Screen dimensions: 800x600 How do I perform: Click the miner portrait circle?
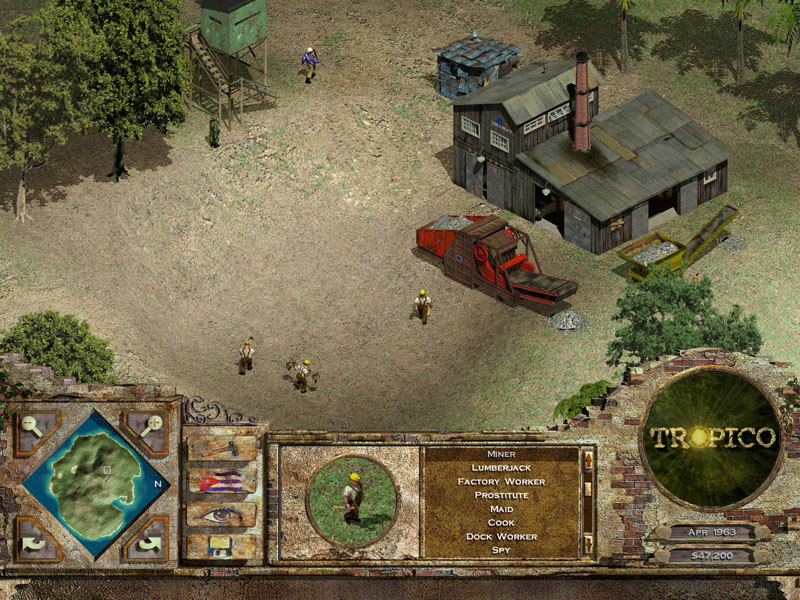351,496
